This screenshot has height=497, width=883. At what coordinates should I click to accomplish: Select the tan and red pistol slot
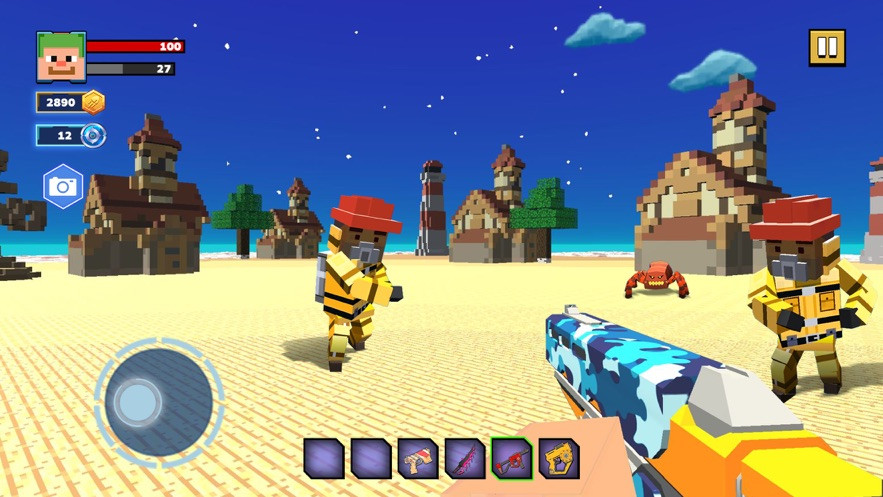point(417,459)
